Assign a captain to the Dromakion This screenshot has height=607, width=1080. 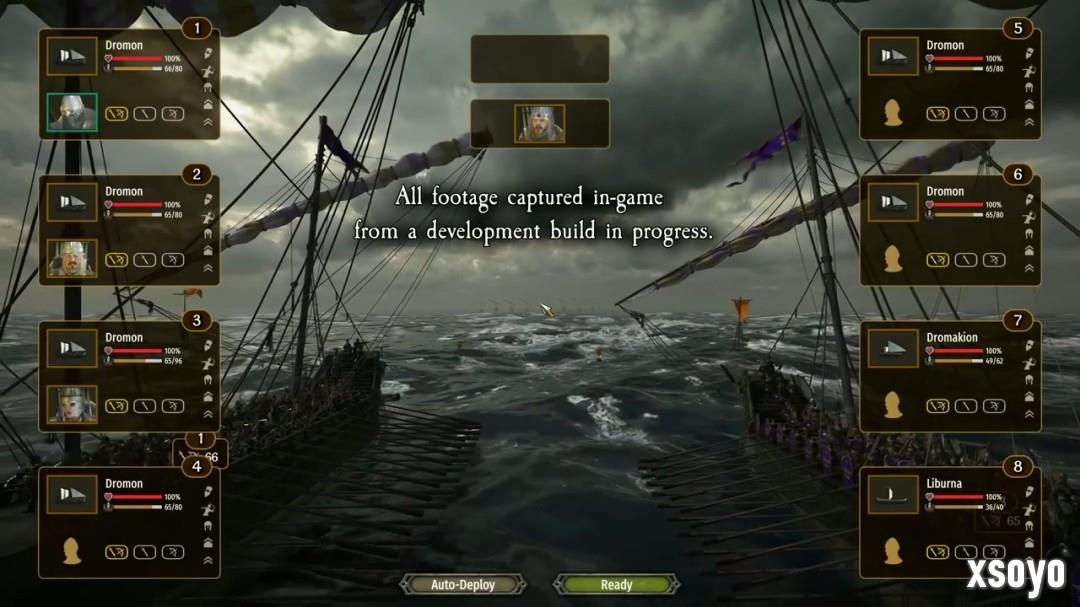click(x=893, y=405)
